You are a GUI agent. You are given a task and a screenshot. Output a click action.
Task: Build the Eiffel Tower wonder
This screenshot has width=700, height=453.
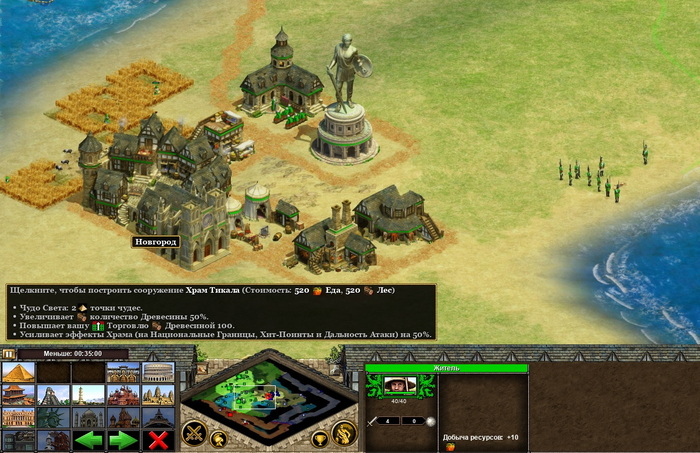[x=158, y=418]
